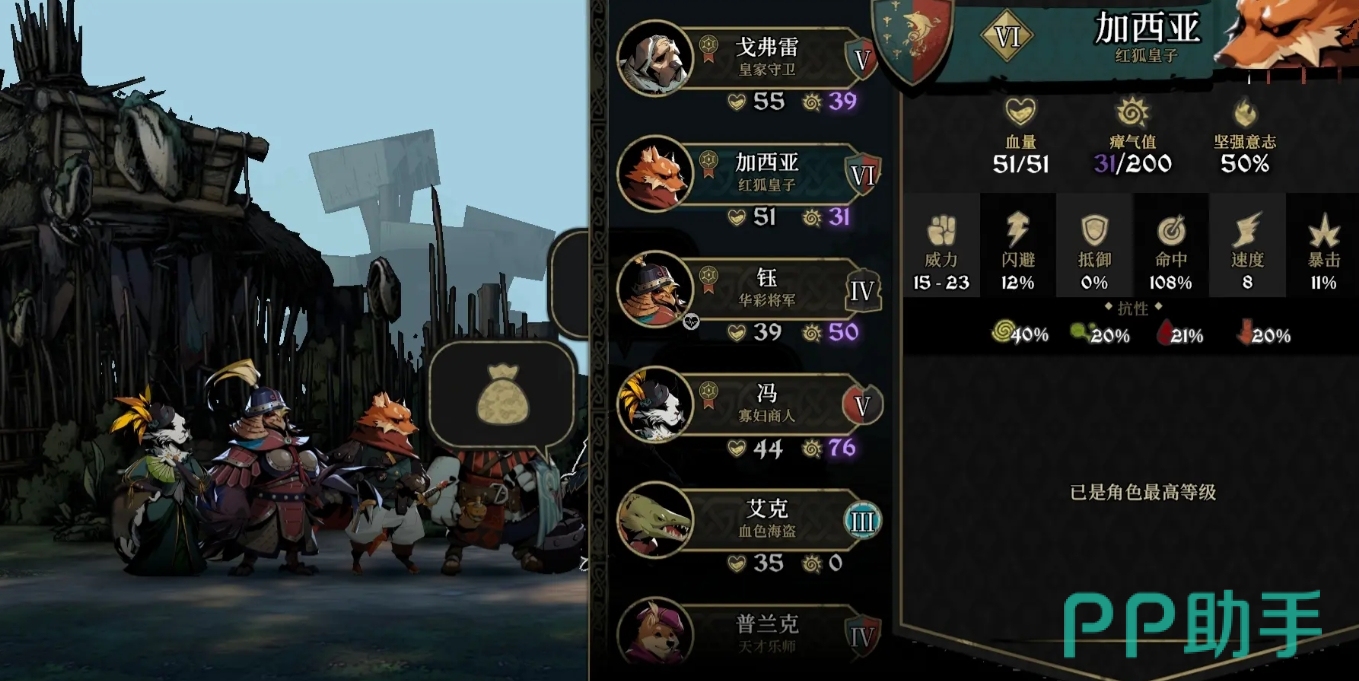Pick 冯 寡妇商人 in the roster
Viewport: 1359px width, 681px height.
pyautogui.click(x=767, y=404)
